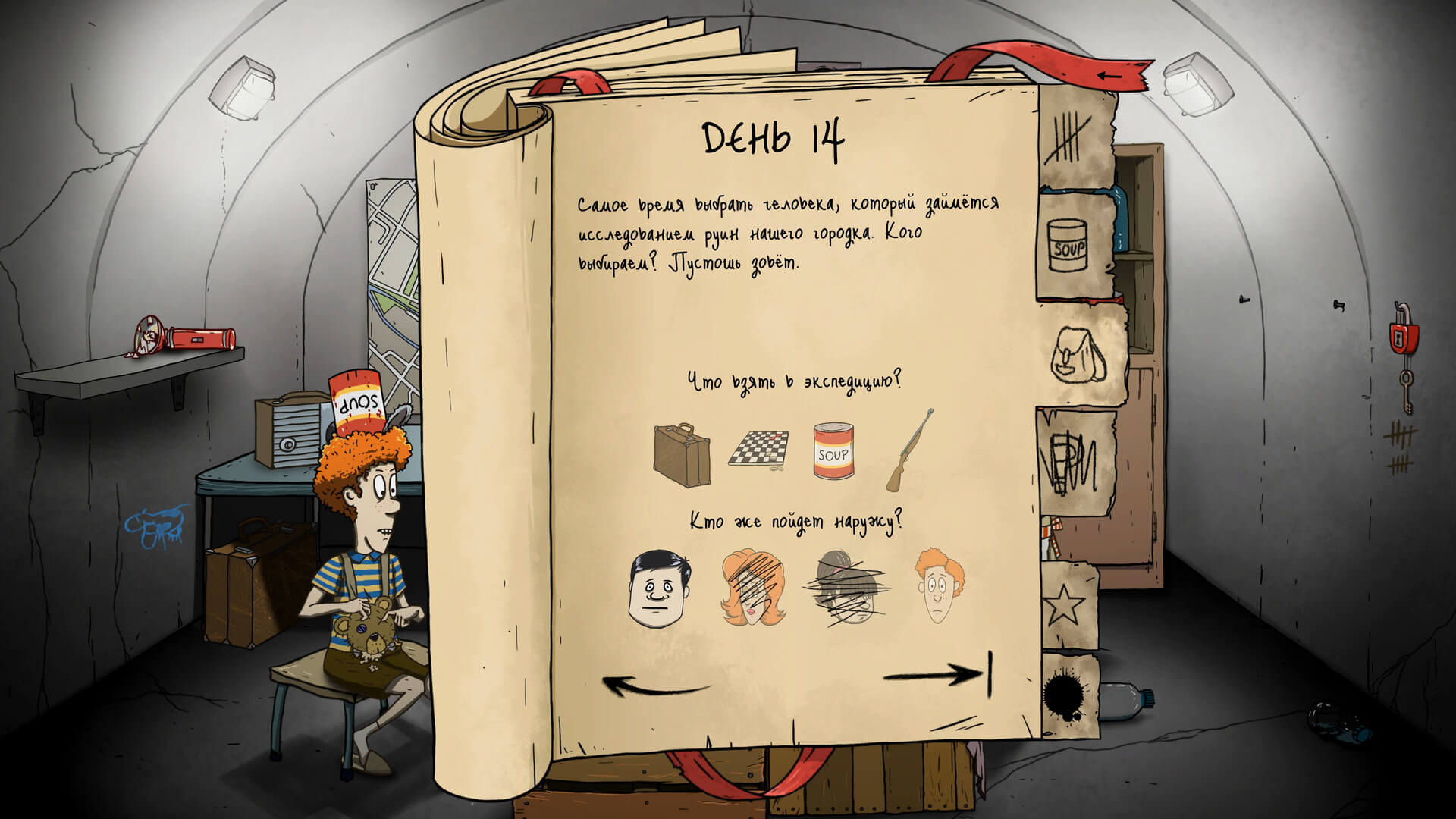The height and width of the screenshot is (819, 1456).
Task: Take the suitcase on the expedition
Action: pos(682,453)
